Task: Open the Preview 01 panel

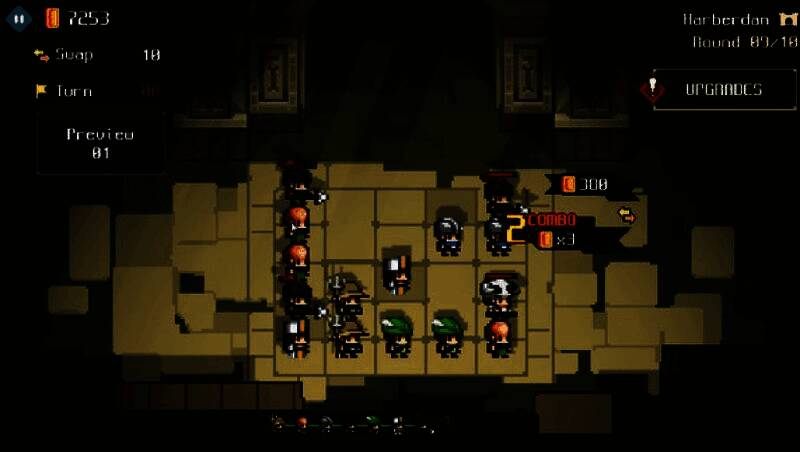Action: point(100,143)
